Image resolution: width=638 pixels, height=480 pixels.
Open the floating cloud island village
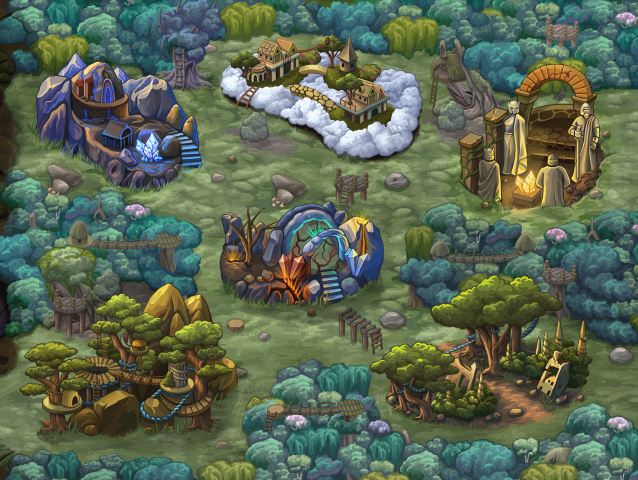pyautogui.click(x=320, y=93)
